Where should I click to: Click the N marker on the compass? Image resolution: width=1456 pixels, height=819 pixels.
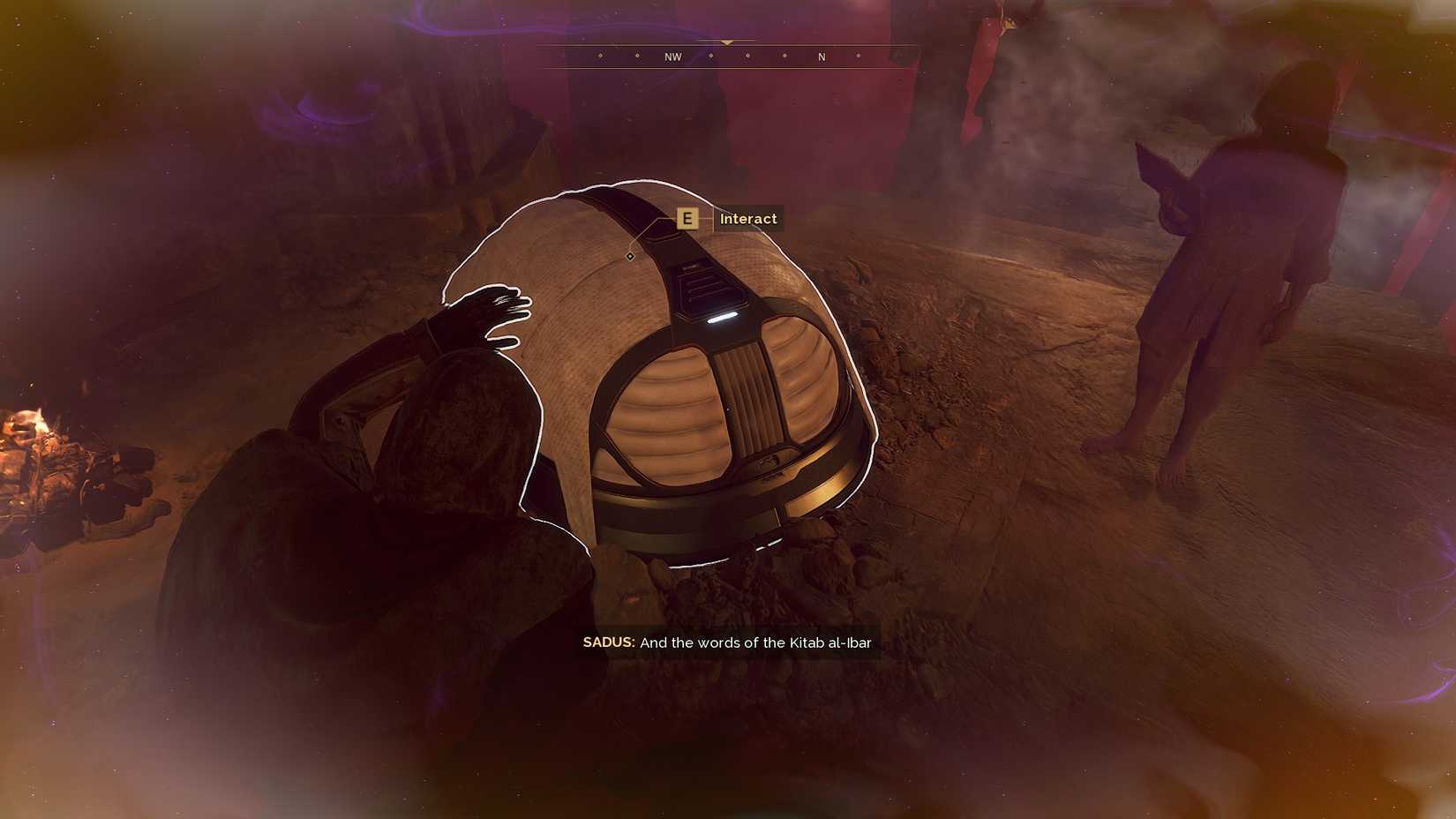pos(821,56)
